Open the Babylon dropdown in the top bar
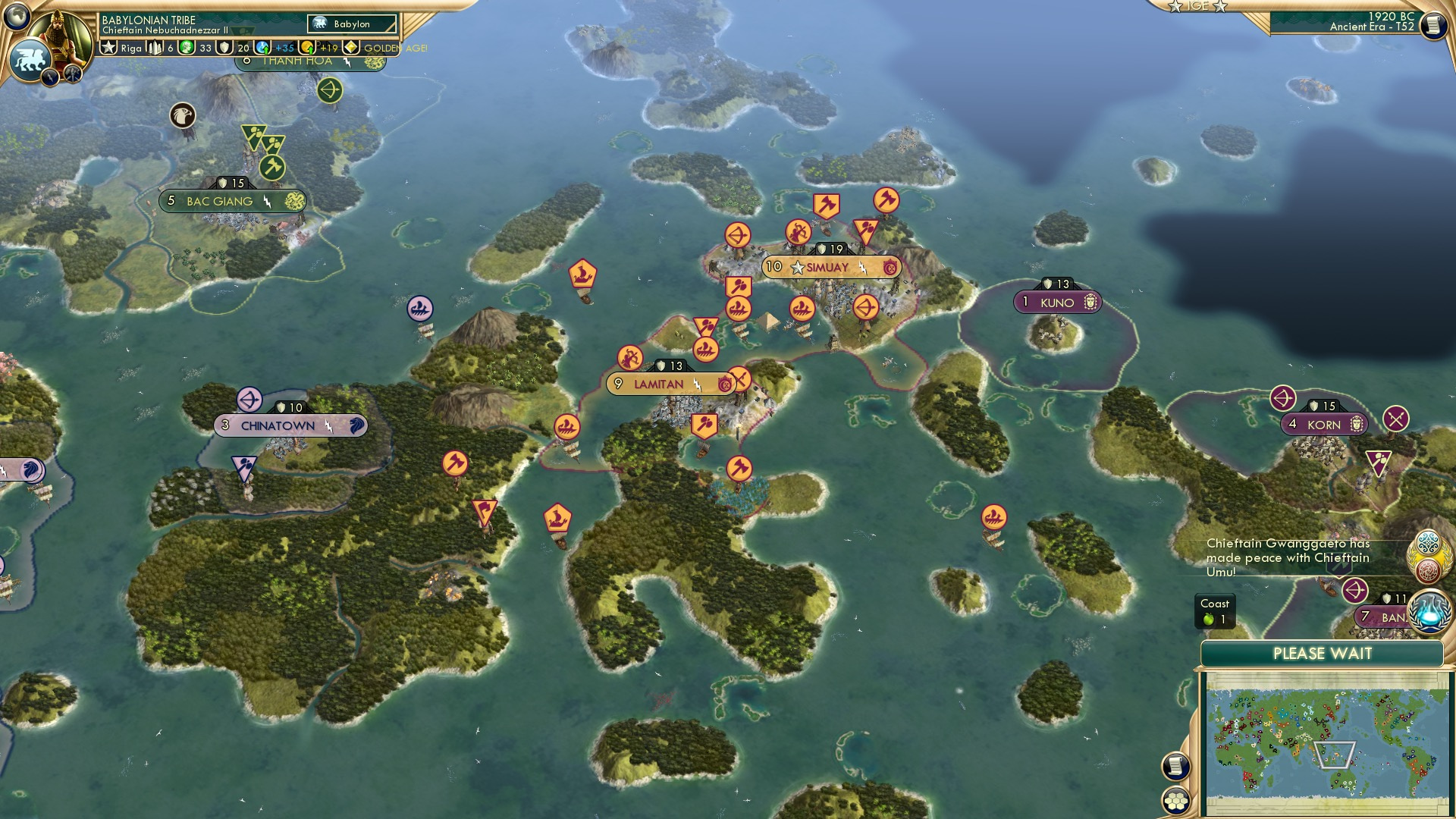Screen dimensions: 1456x819 pyautogui.click(x=350, y=24)
